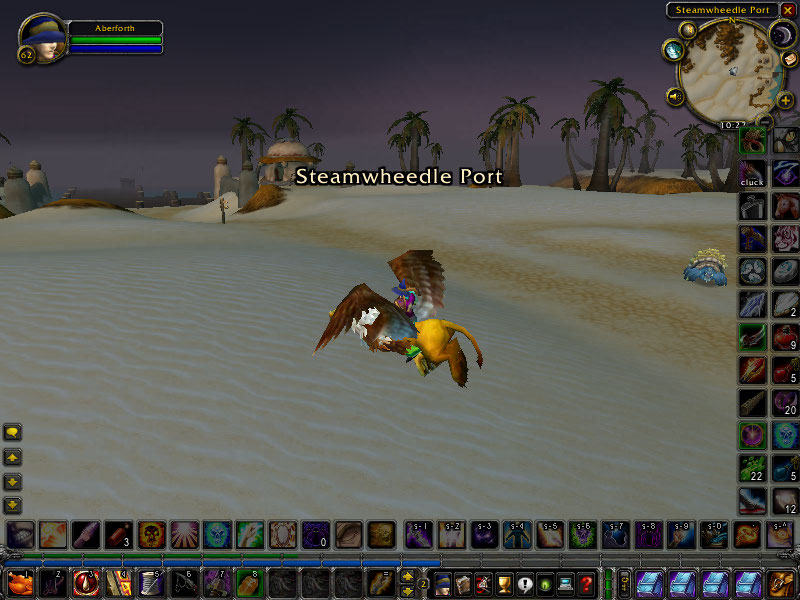Open the red question mark help button
The image size is (800, 600).
click(587, 582)
